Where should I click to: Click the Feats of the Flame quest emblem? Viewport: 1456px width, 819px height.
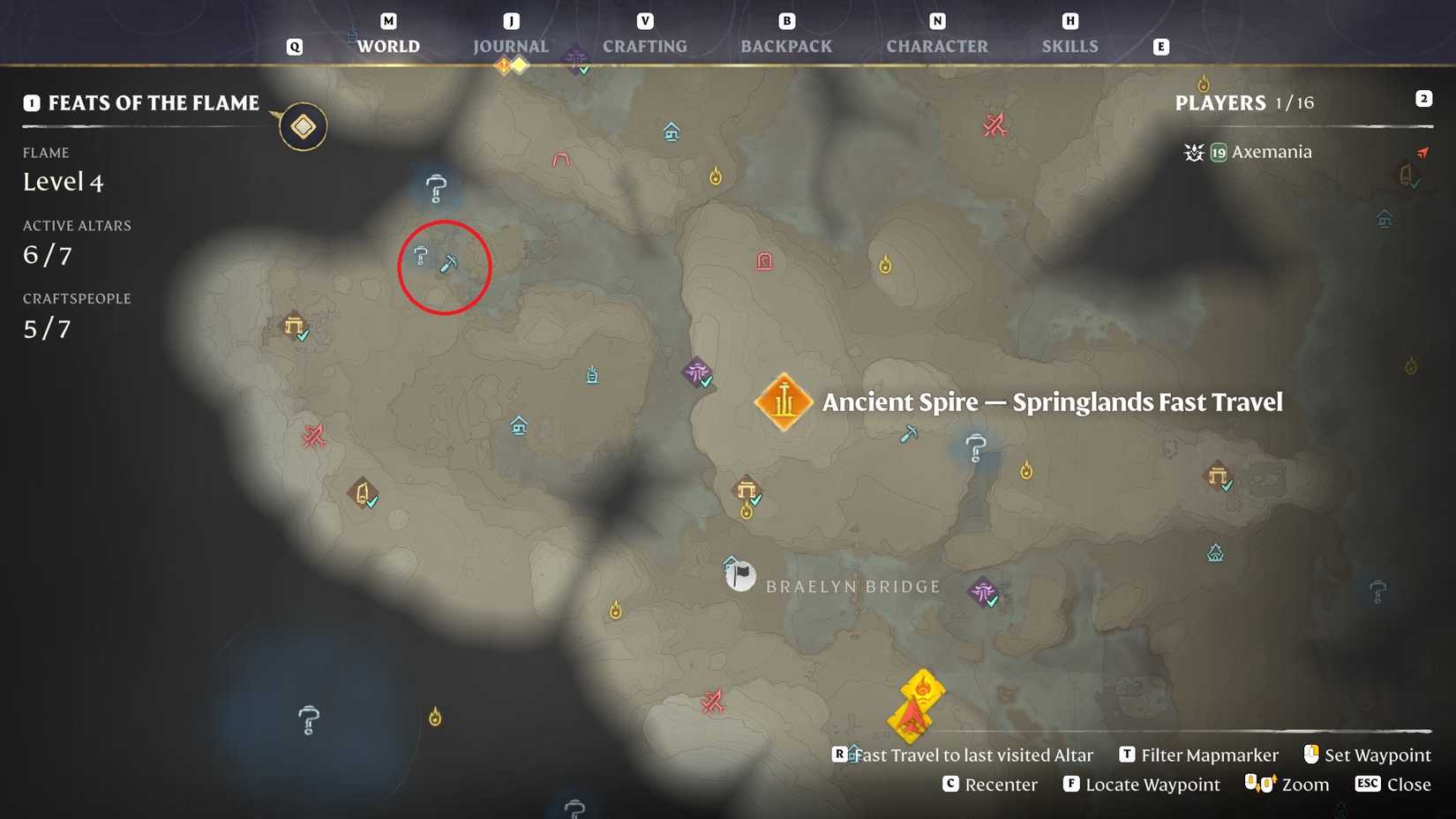303,126
